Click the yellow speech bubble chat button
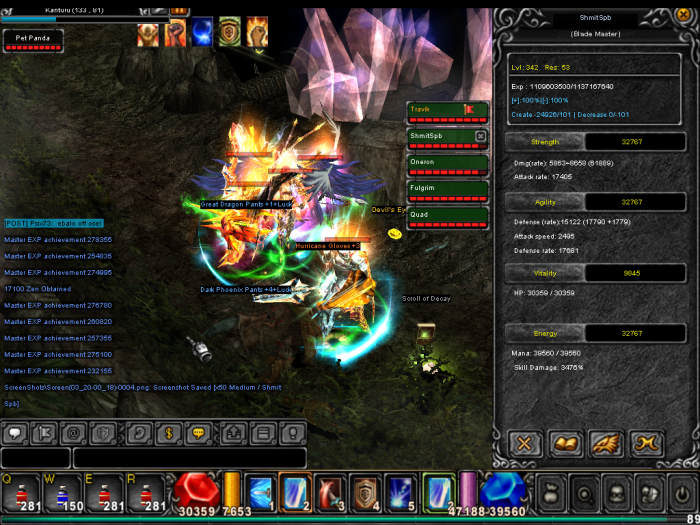Image resolution: width=700 pixels, height=525 pixels. click(x=199, y=433)
